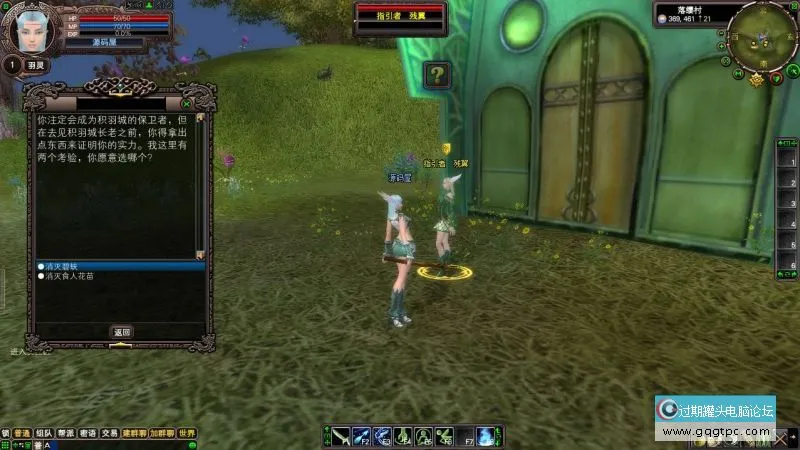
Task: Click the yellow question mark help icon
Action: [x=437, y=74]
